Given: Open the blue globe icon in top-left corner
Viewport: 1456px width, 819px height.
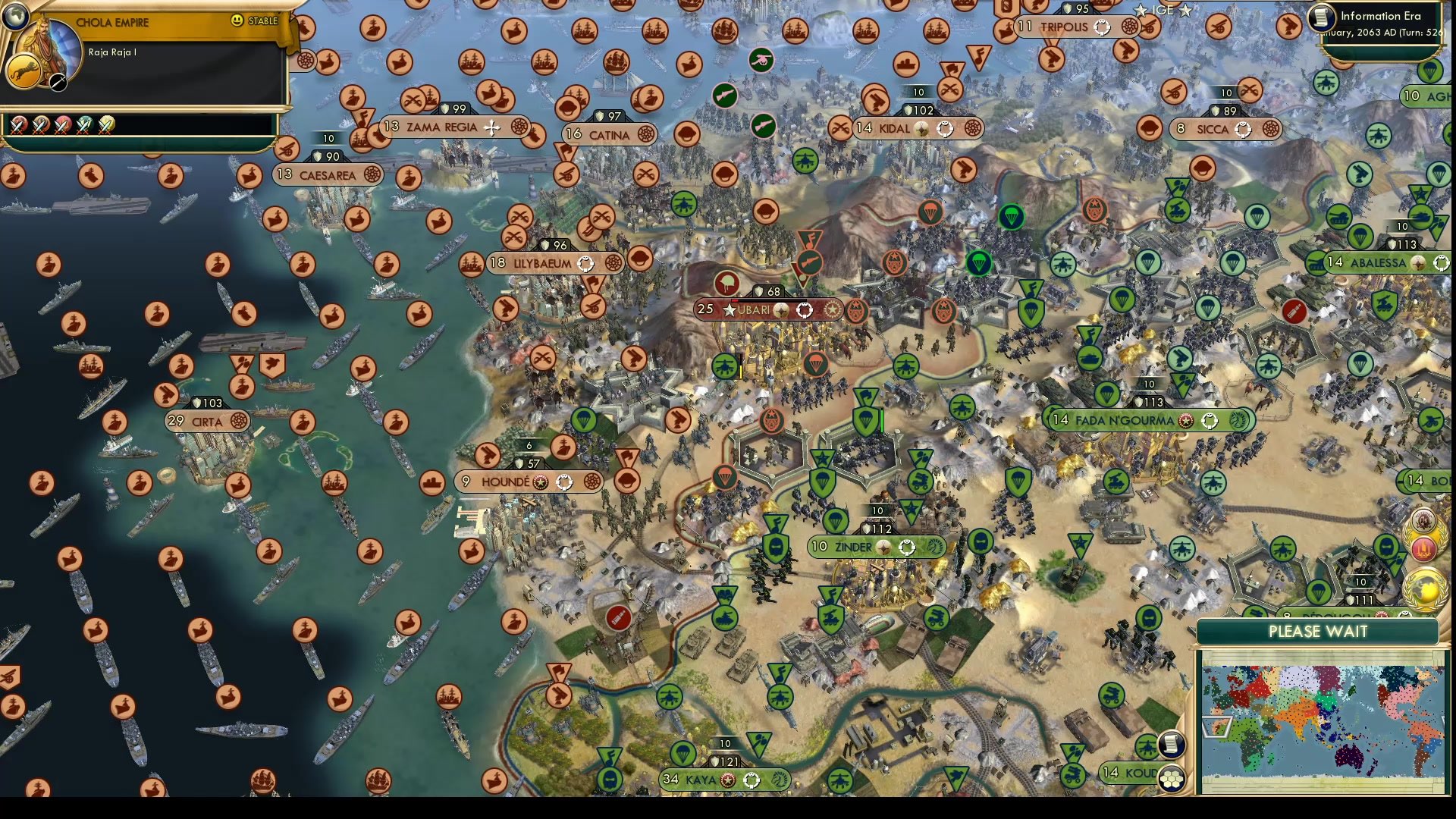Looking at the screenshot, I should click(x=14, y=17).
